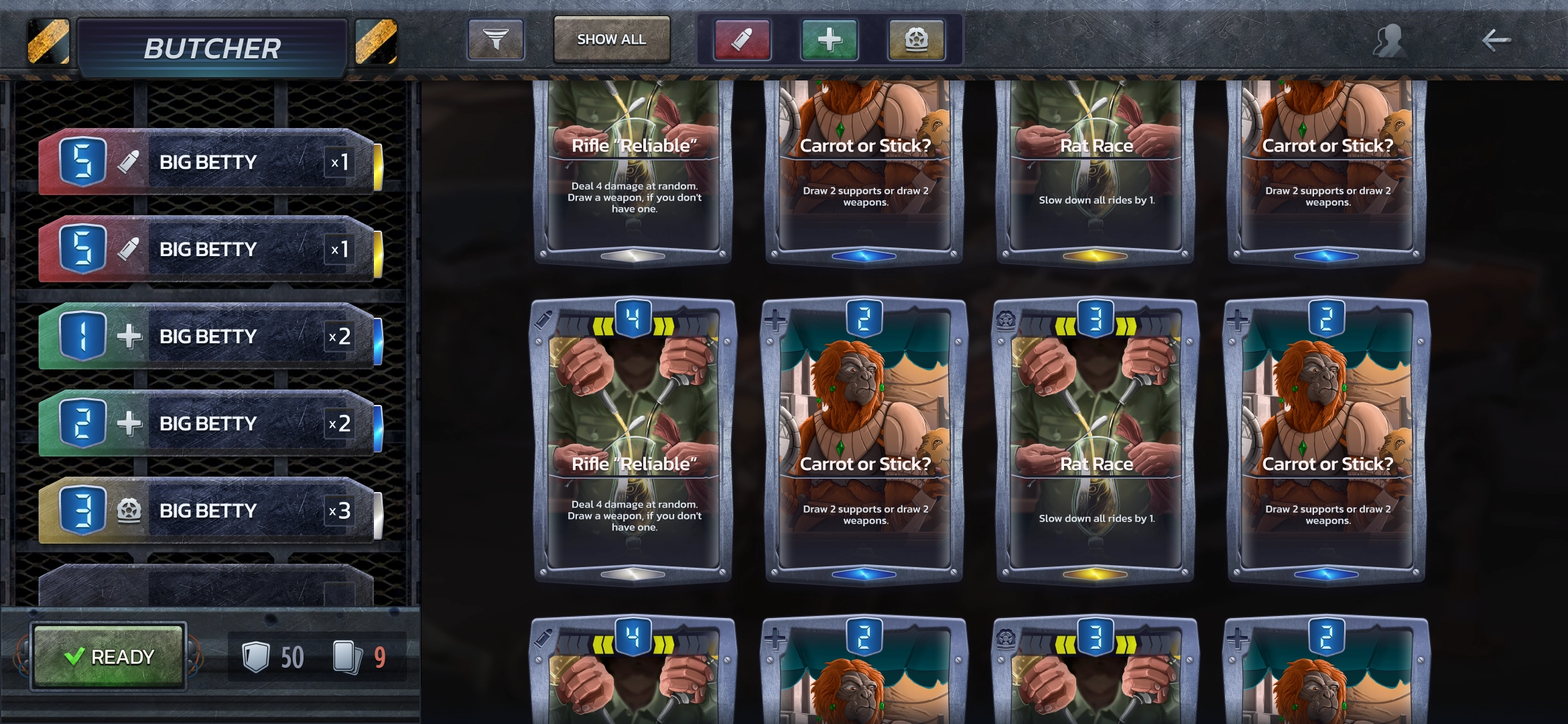Click the SHOW ALL button
The height and width of the screenshot is (724, 1568).
click(610, 39)
